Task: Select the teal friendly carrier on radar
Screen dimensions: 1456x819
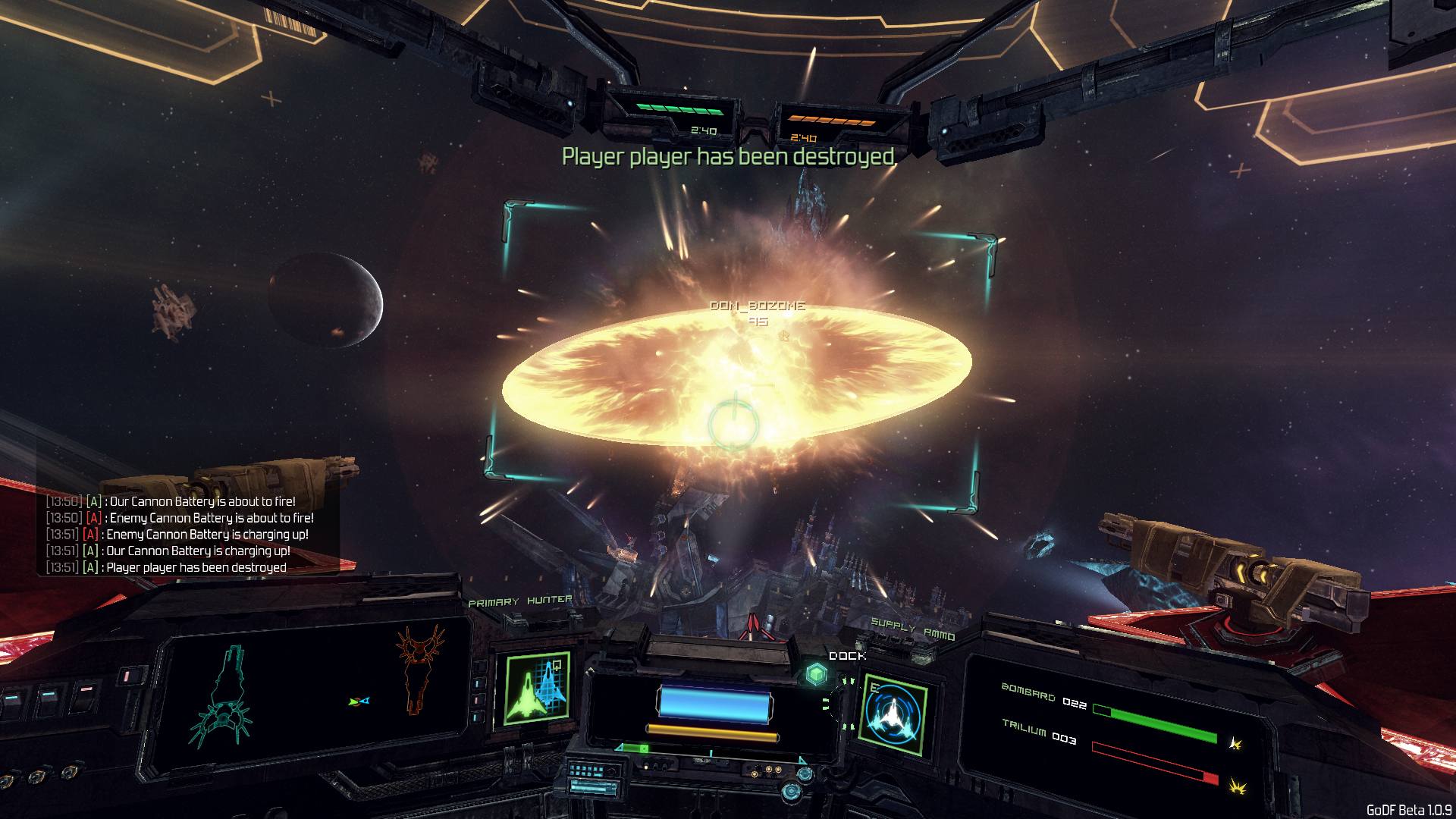Action: click(x=221, y=699)
